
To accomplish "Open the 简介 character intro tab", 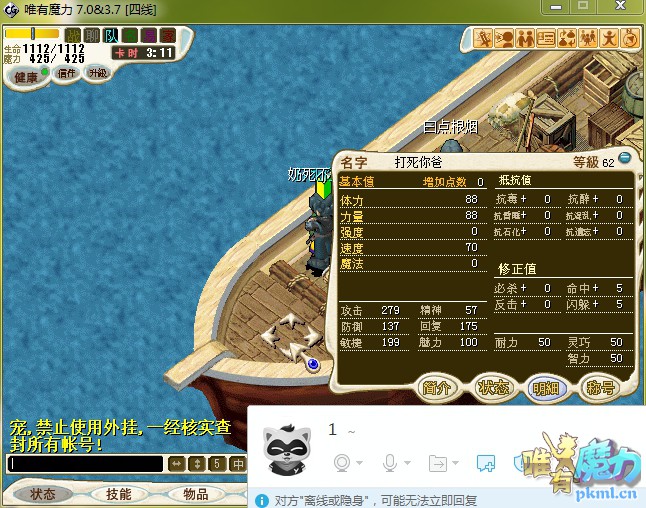I will (x=437, y=388).
